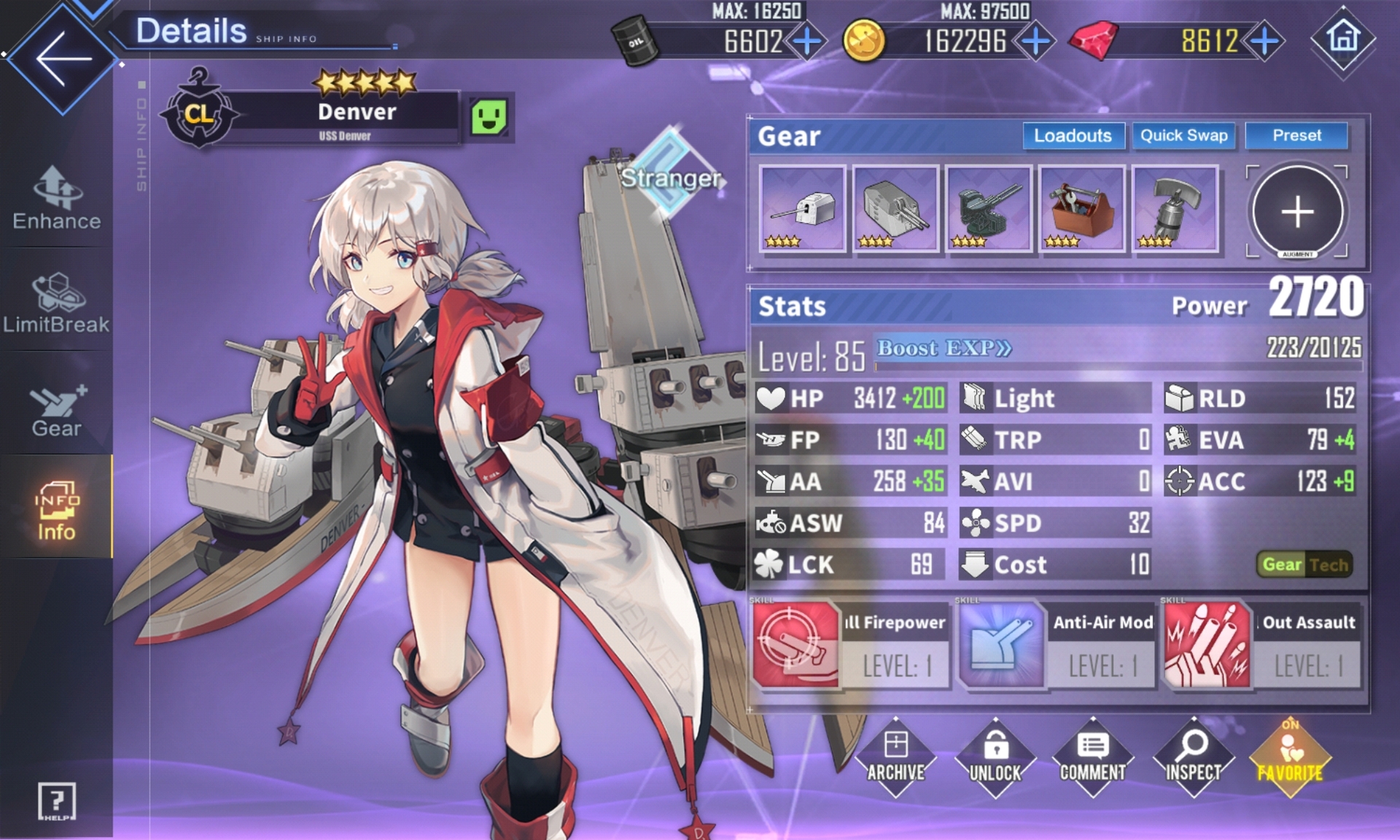Select the repair toolbox gear slot
1400x840 pixels.
(x=1081, y=209)
